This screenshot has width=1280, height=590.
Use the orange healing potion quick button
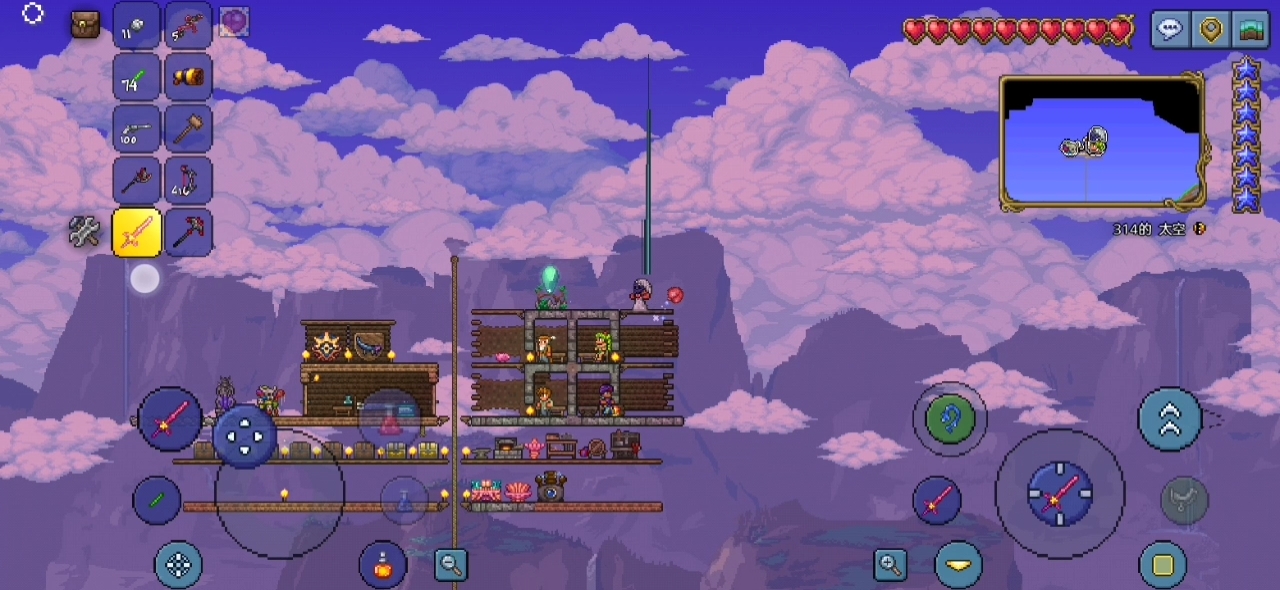click(x=383, y=564)
